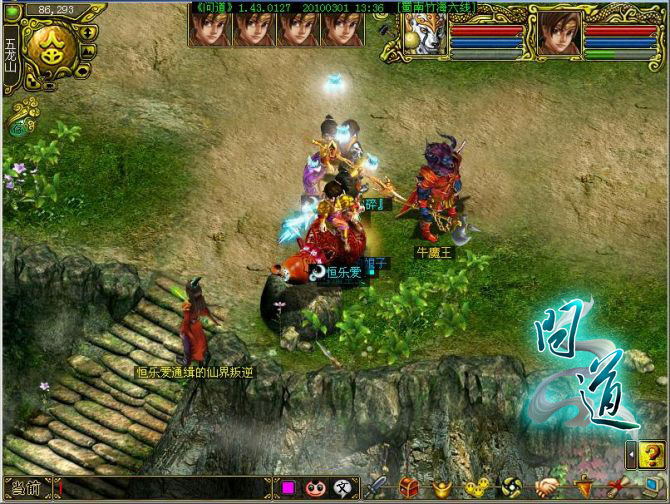Open the sword icon in bottom toolbar
The image size is (670, 504).
[x=377, y=489]
